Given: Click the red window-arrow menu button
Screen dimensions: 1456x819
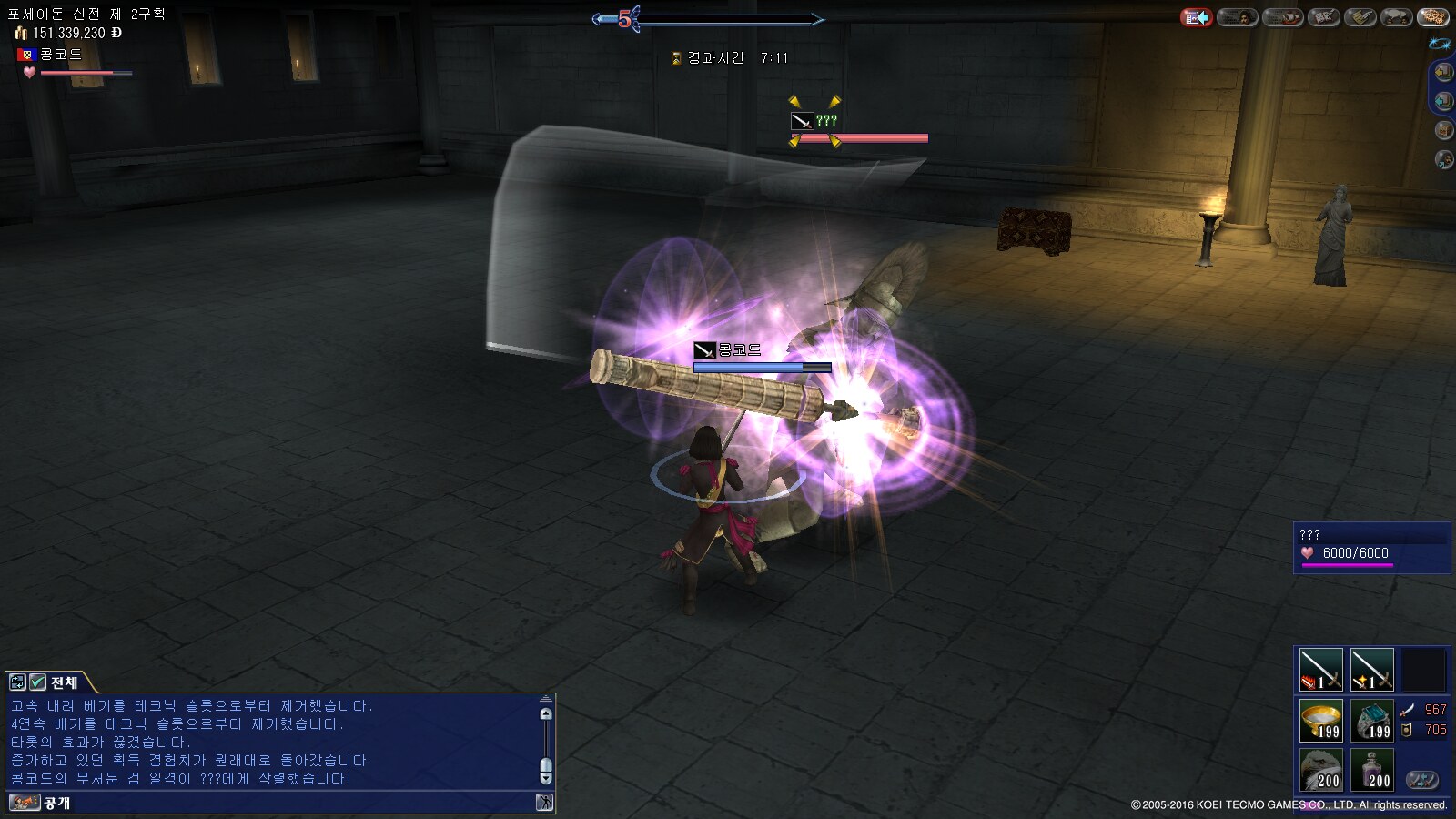Looking at the screenshot, I should point(1197,17).
